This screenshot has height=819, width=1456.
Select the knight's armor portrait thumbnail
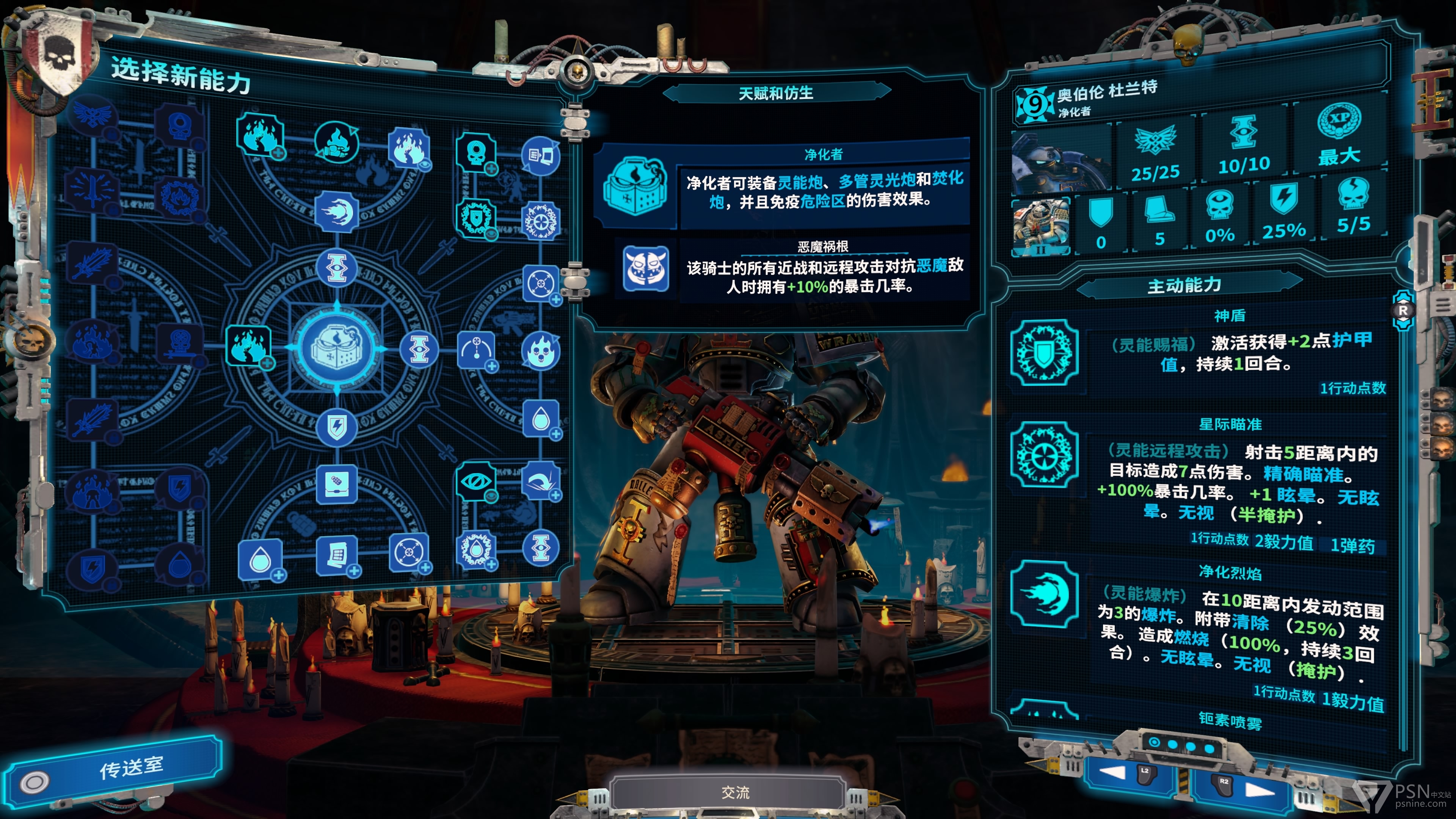point(1040,227)
